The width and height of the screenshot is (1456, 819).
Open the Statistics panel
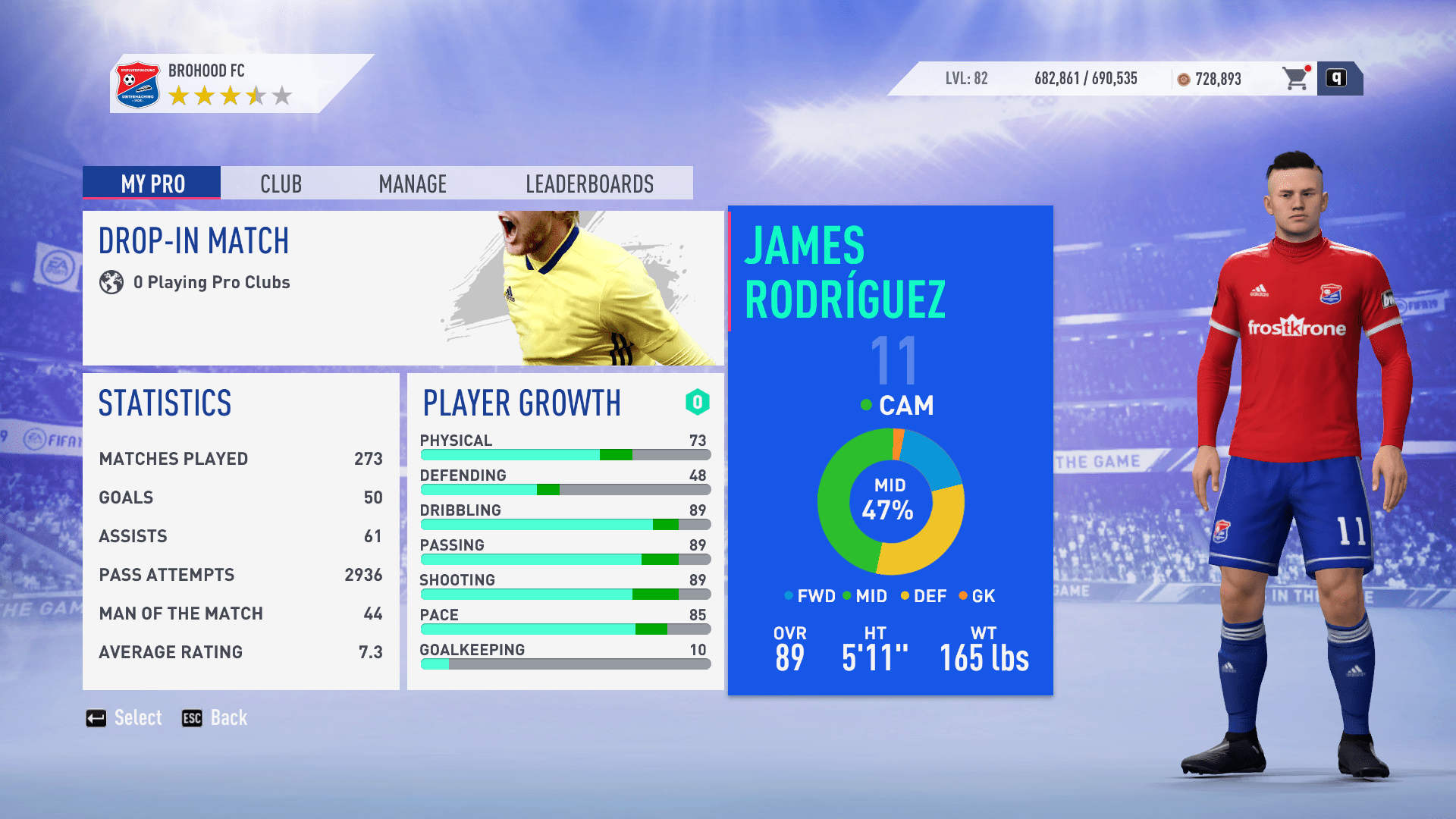pos(240,531)
